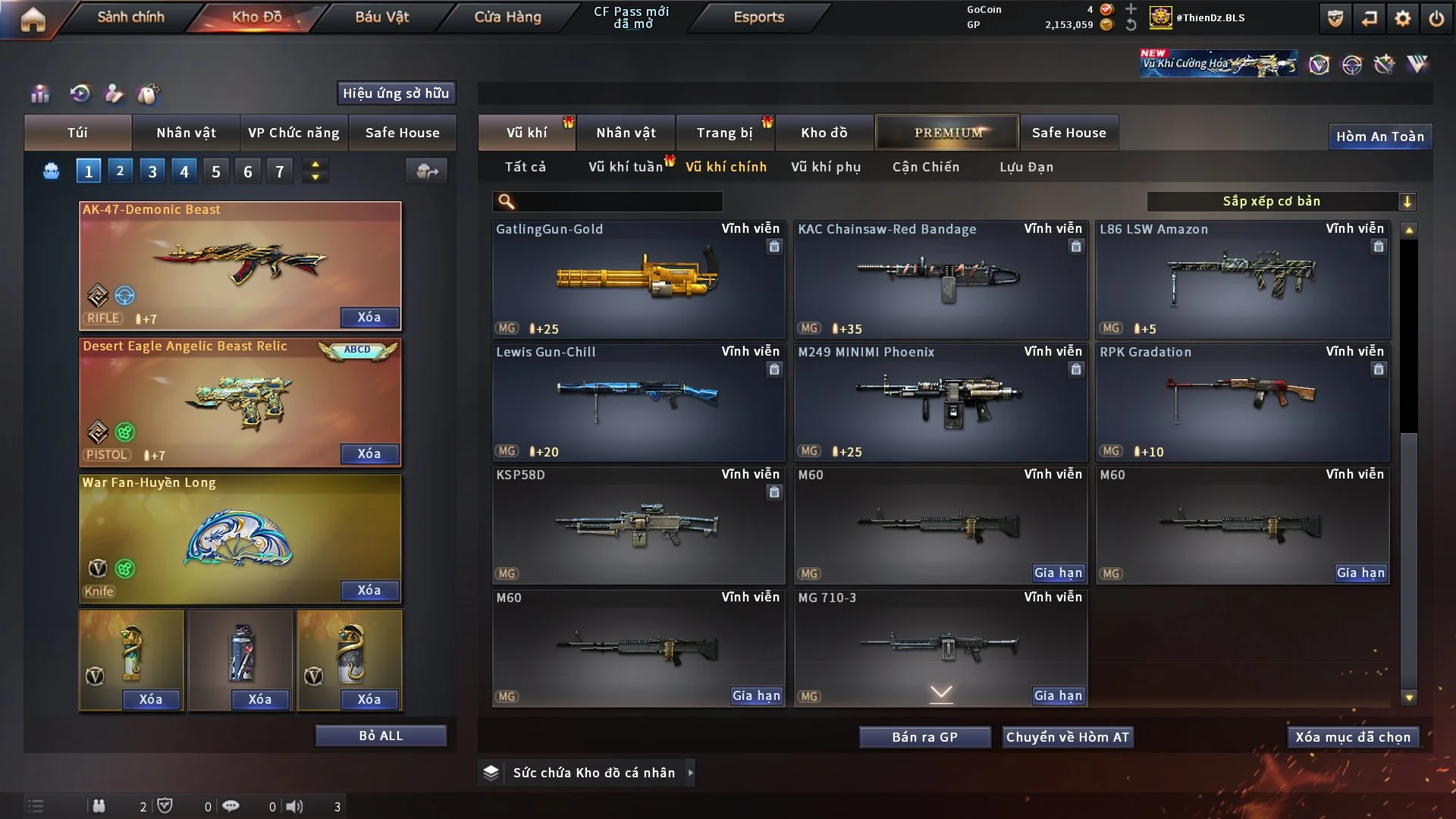
Task: Switch to bag slot number 3
Action: click(x=152, y=171)
